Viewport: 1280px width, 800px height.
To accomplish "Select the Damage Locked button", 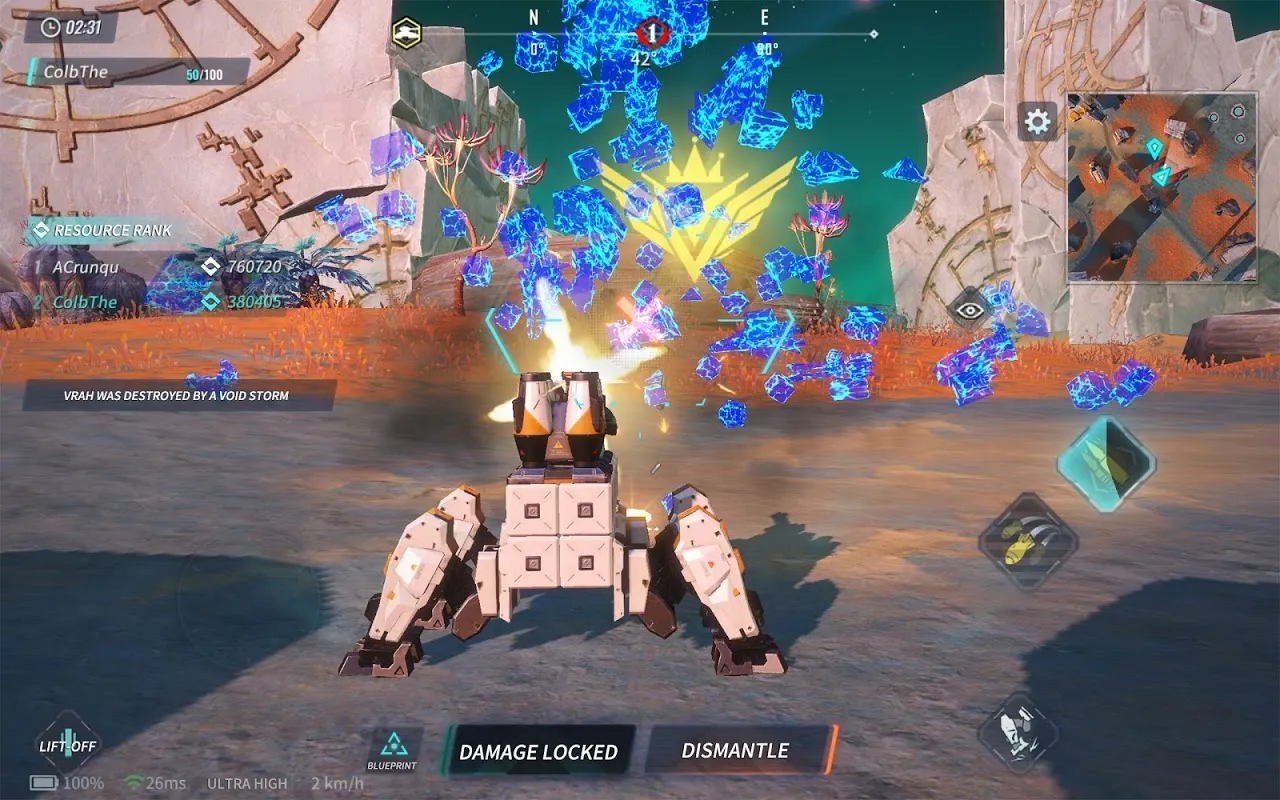I will click(538, 751).
